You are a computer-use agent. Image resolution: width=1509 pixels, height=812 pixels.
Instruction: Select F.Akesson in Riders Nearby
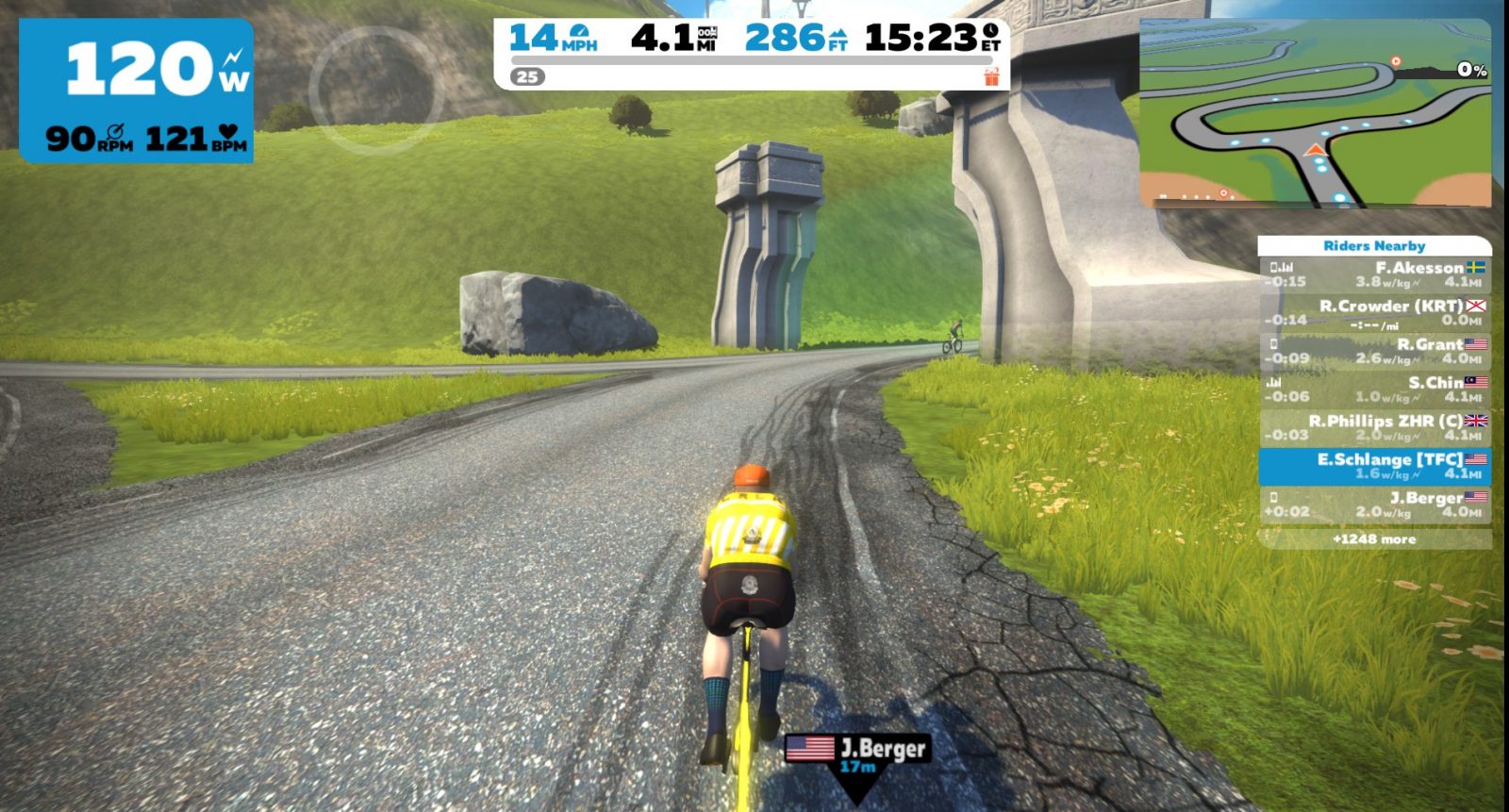click(x=1375, y=274)
